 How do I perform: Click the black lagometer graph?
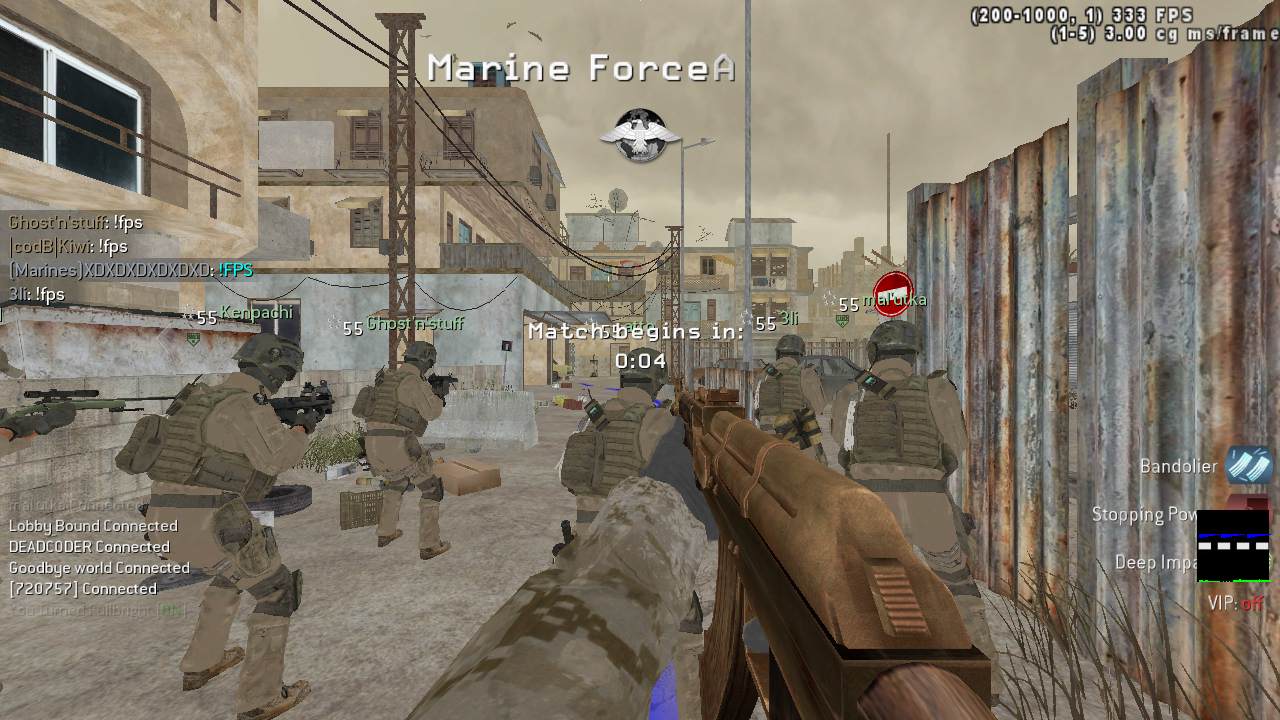click(x=1232, y=546)
